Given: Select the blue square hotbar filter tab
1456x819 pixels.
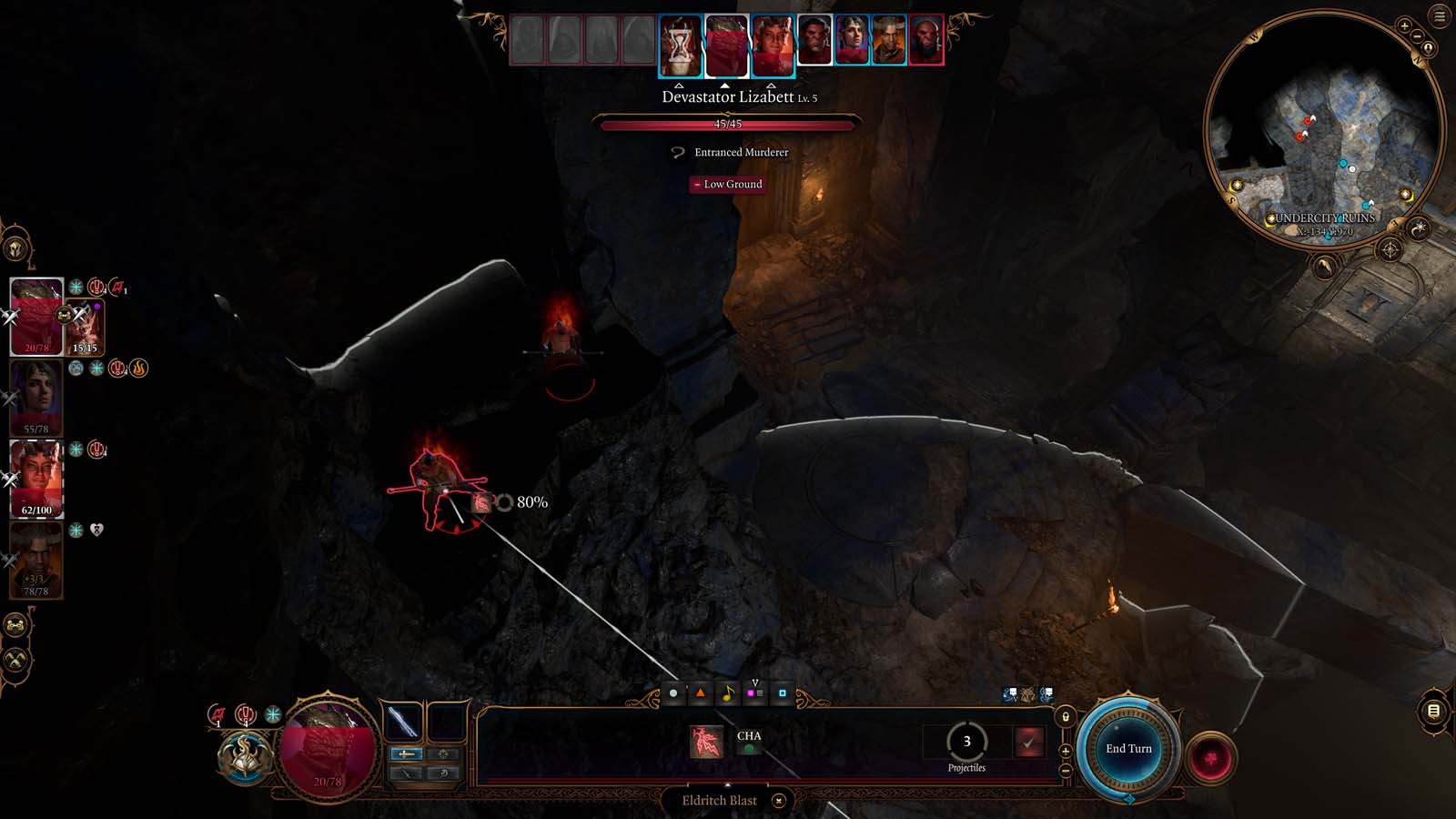Looking at the screenshot, I should click(781, 692).
